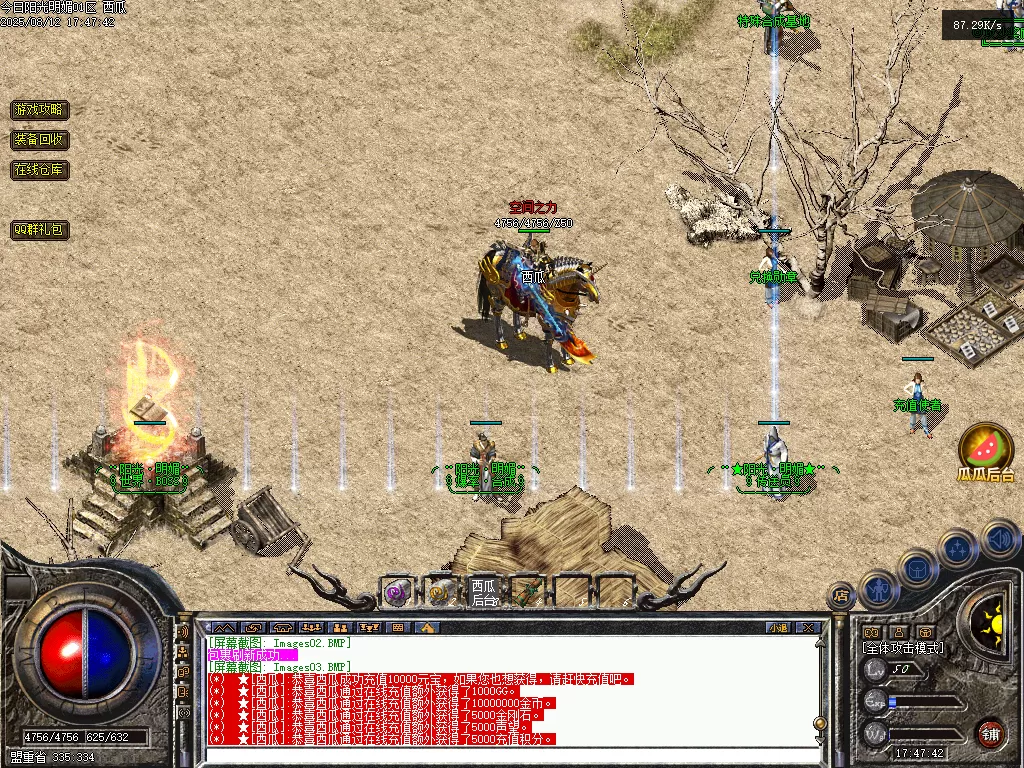Click the house icon above the chat

coord(427,628)
